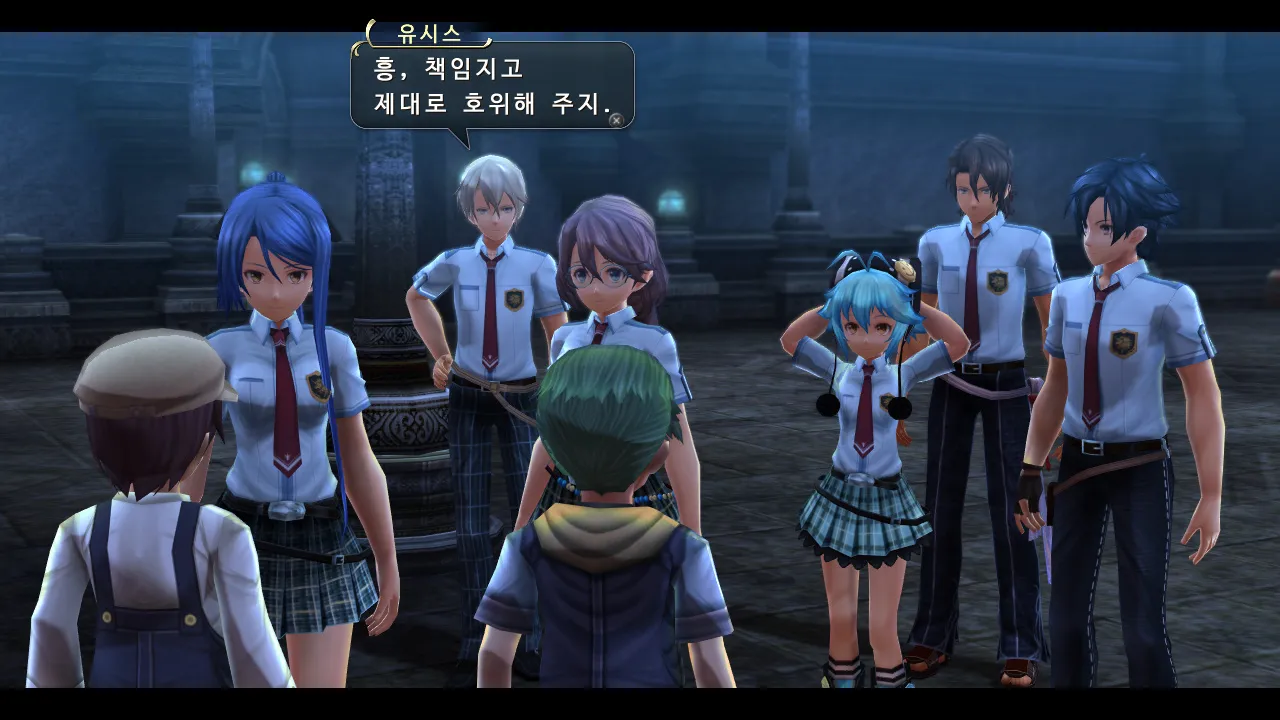Image resolution: width=1280 pixels, height=720 pixels.
Task: Advance Yusis's dialogue speech bubble
Action: point(616,120)
